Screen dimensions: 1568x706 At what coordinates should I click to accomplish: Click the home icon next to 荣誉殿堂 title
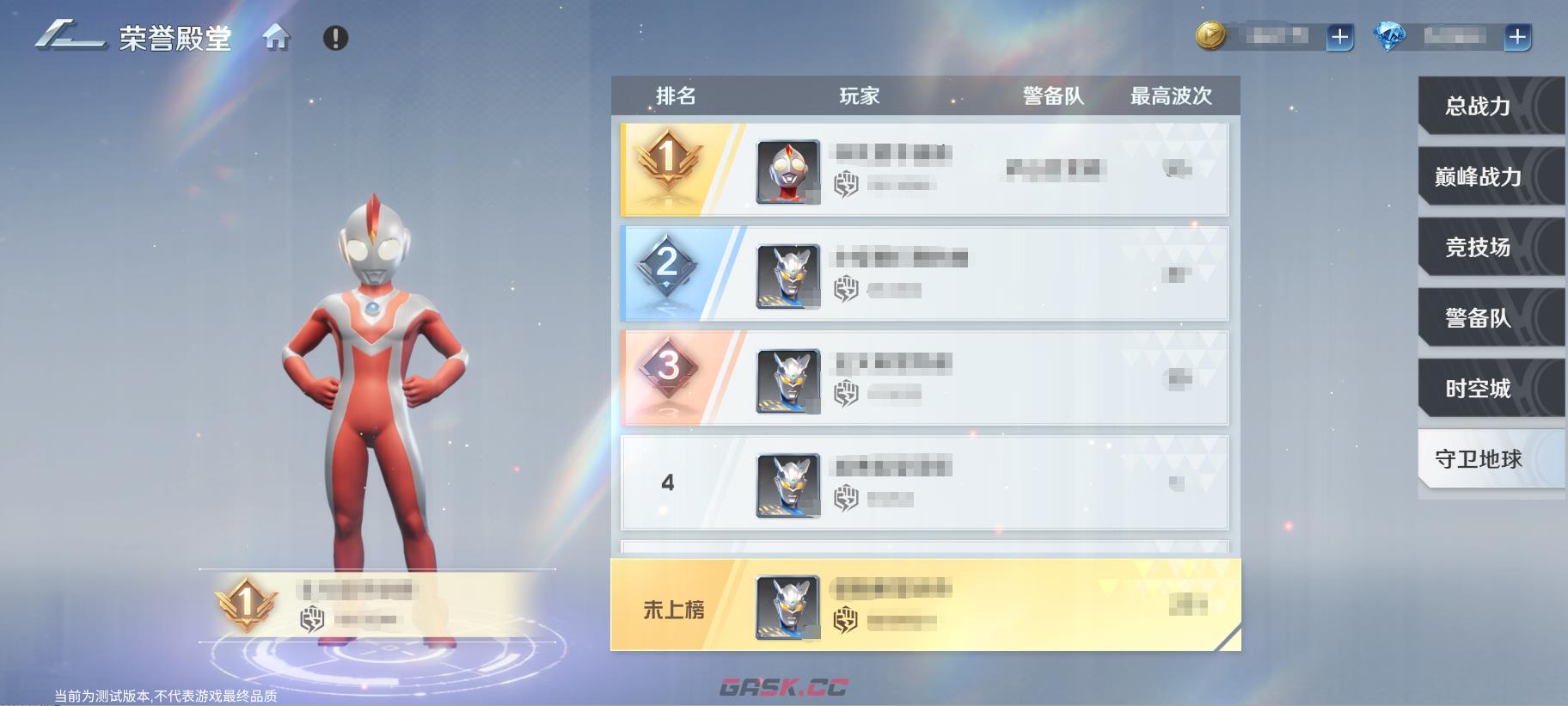(x=277, y=38)
